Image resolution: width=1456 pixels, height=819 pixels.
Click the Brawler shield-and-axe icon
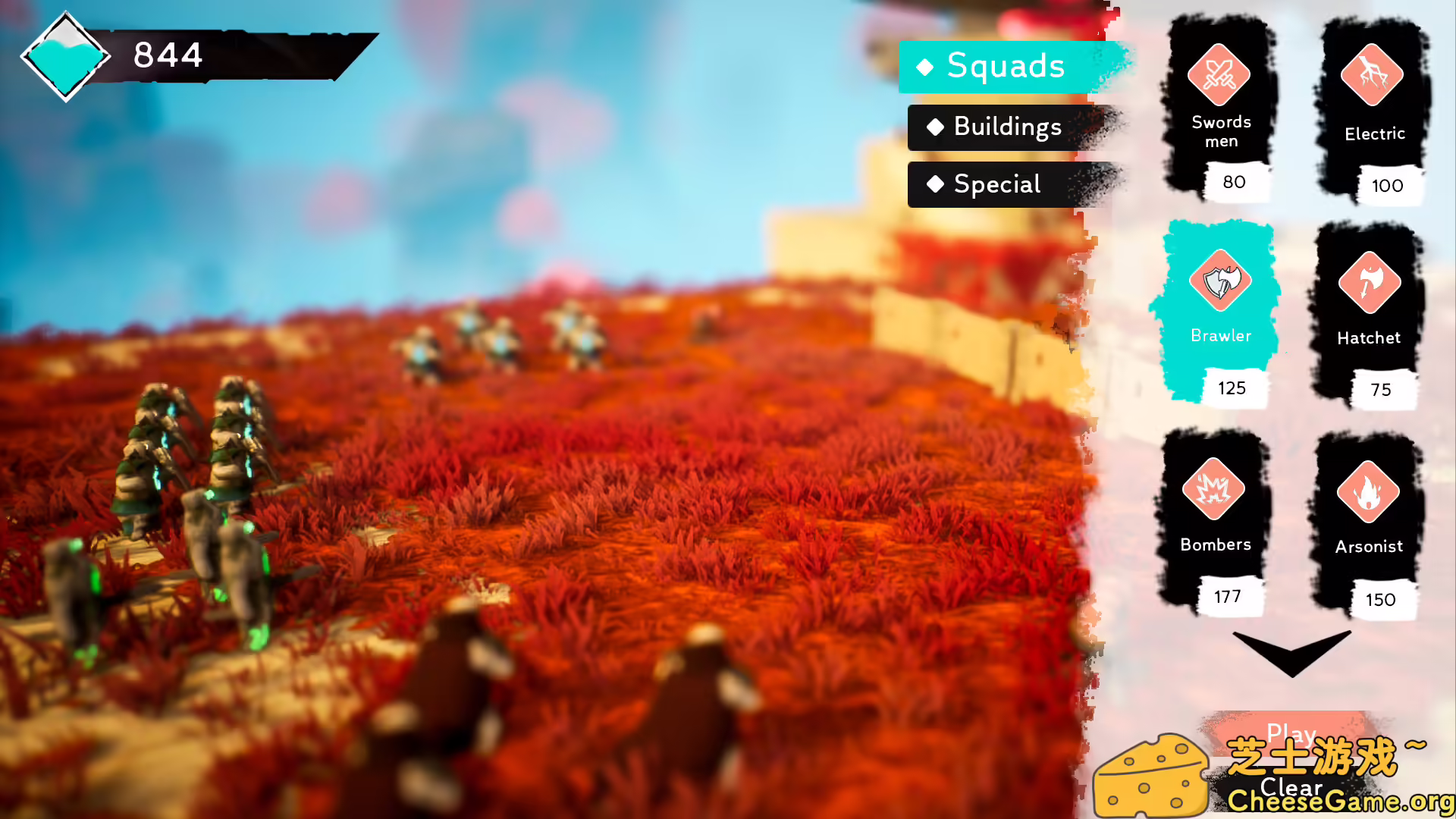pyautogui.click(x=1220, y=281)
